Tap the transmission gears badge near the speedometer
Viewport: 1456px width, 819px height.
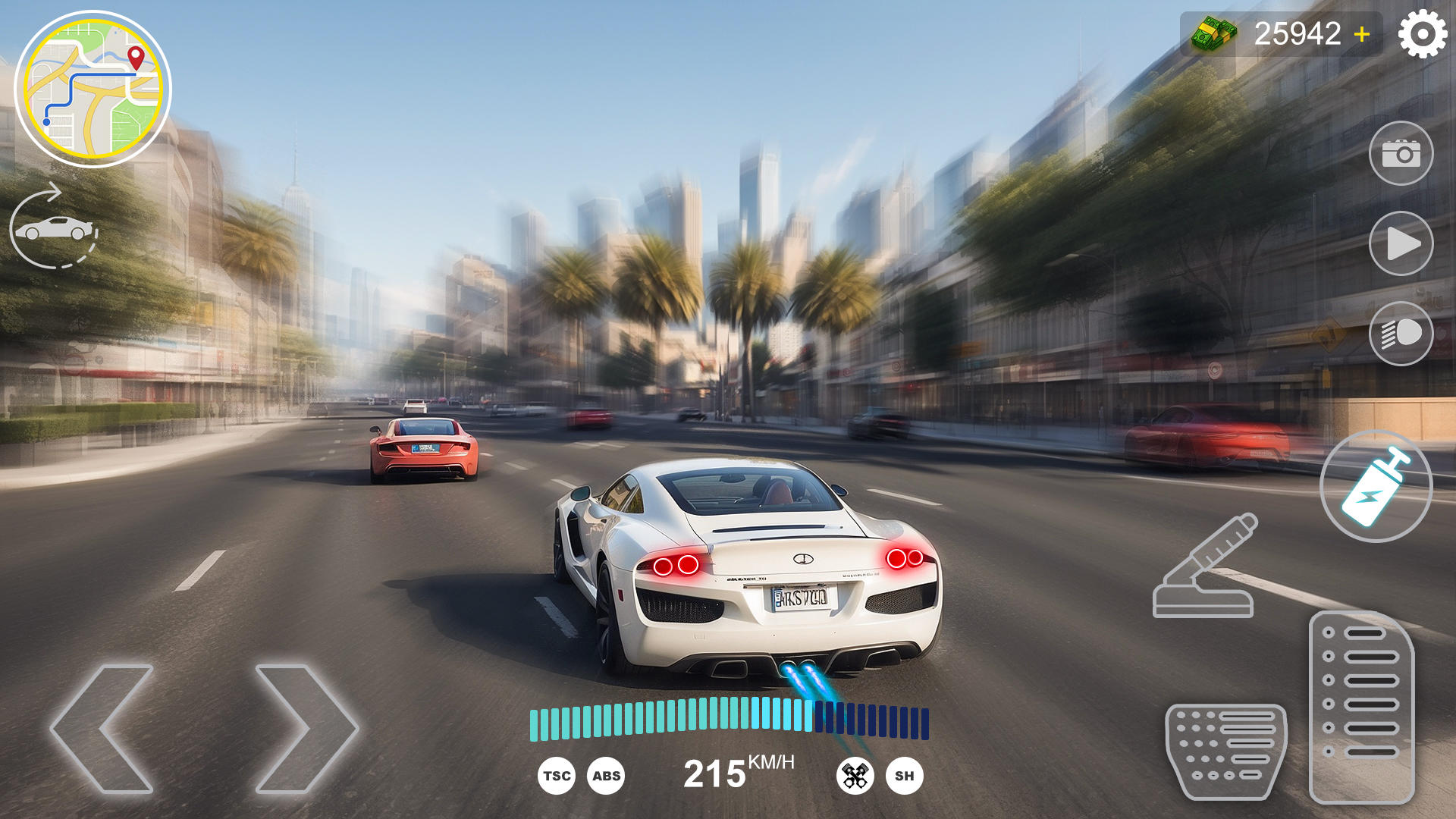pos(855,776)
